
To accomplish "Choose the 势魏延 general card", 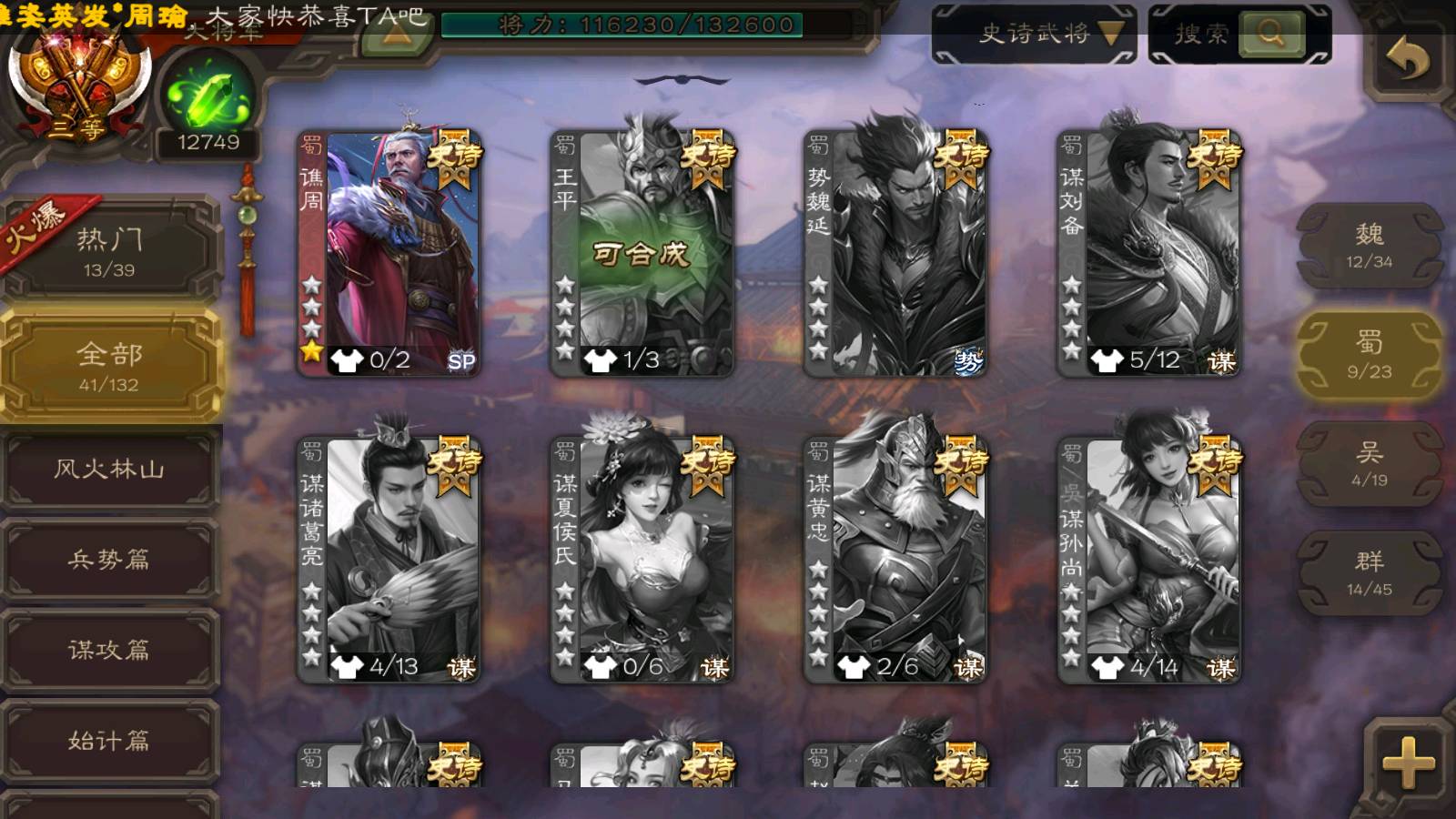I will [x=895, y=253].
